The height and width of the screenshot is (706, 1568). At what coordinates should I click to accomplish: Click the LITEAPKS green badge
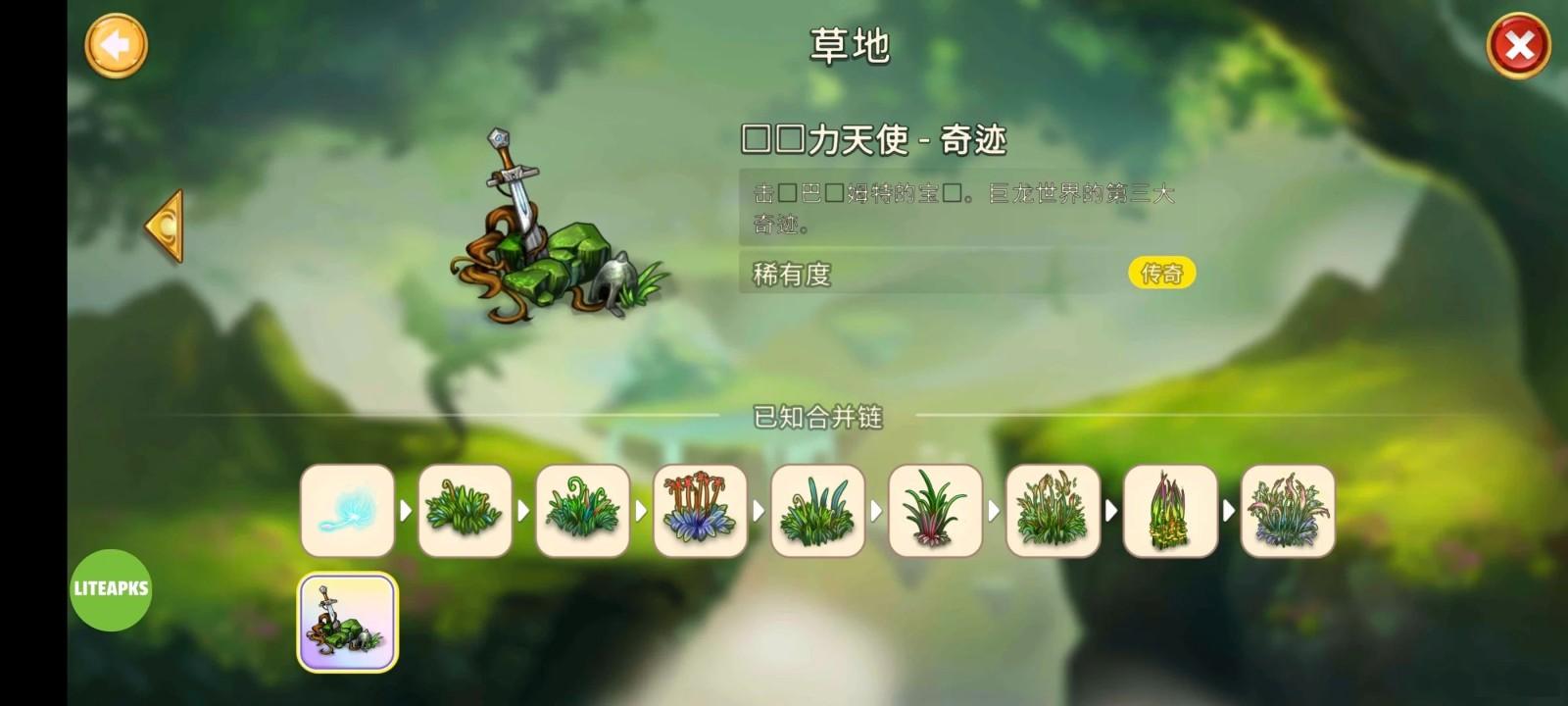pyautogui.click(x=109, y=589)
